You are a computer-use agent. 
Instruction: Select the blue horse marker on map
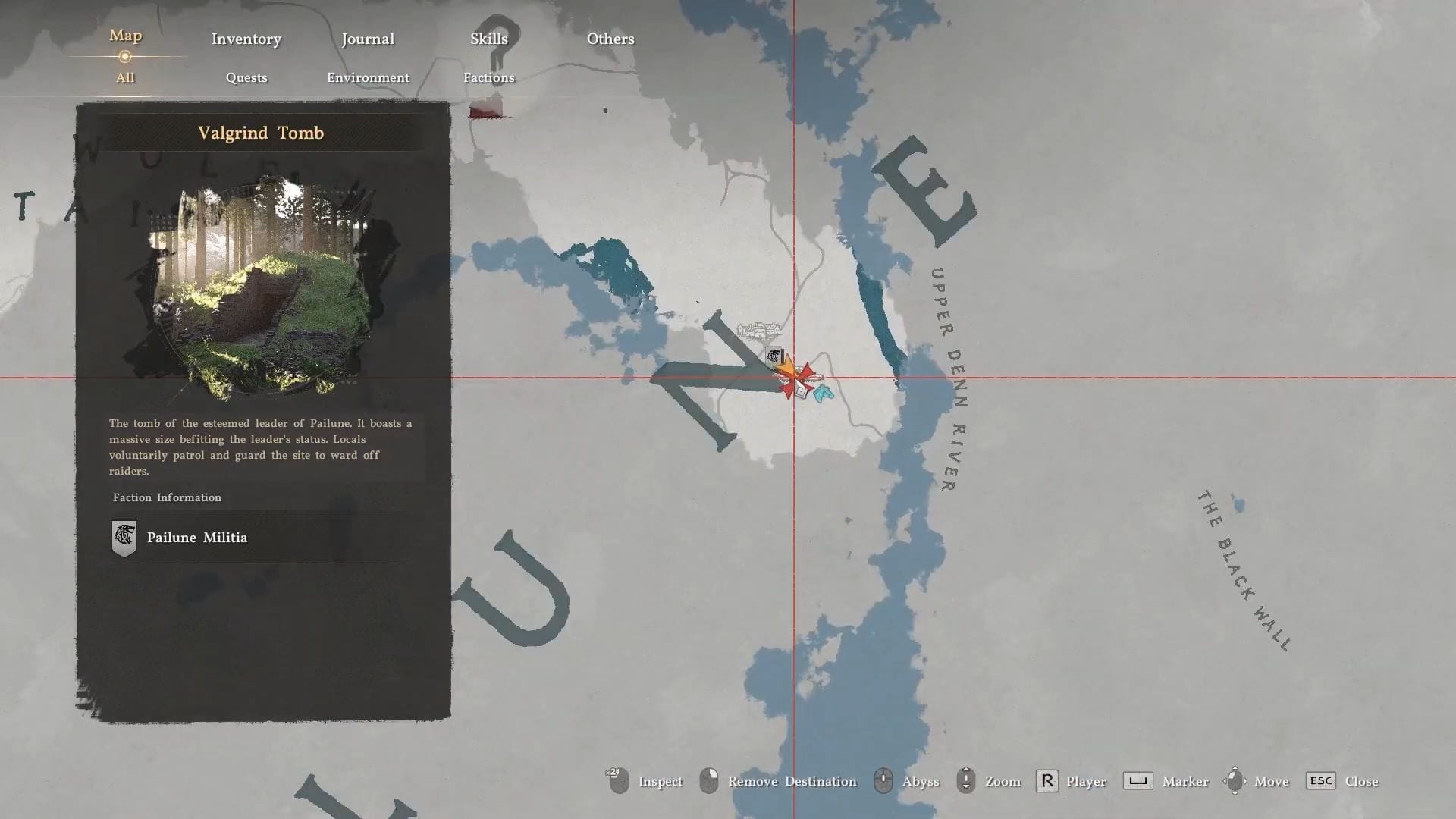pos(824,393)
